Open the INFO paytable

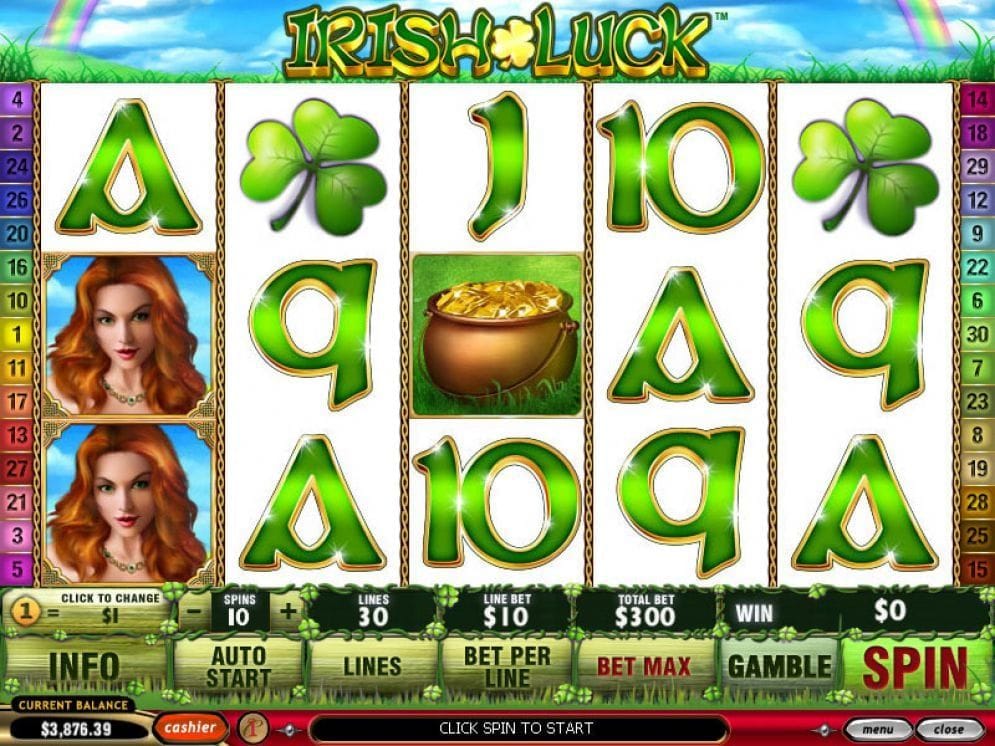pos(84,667)
